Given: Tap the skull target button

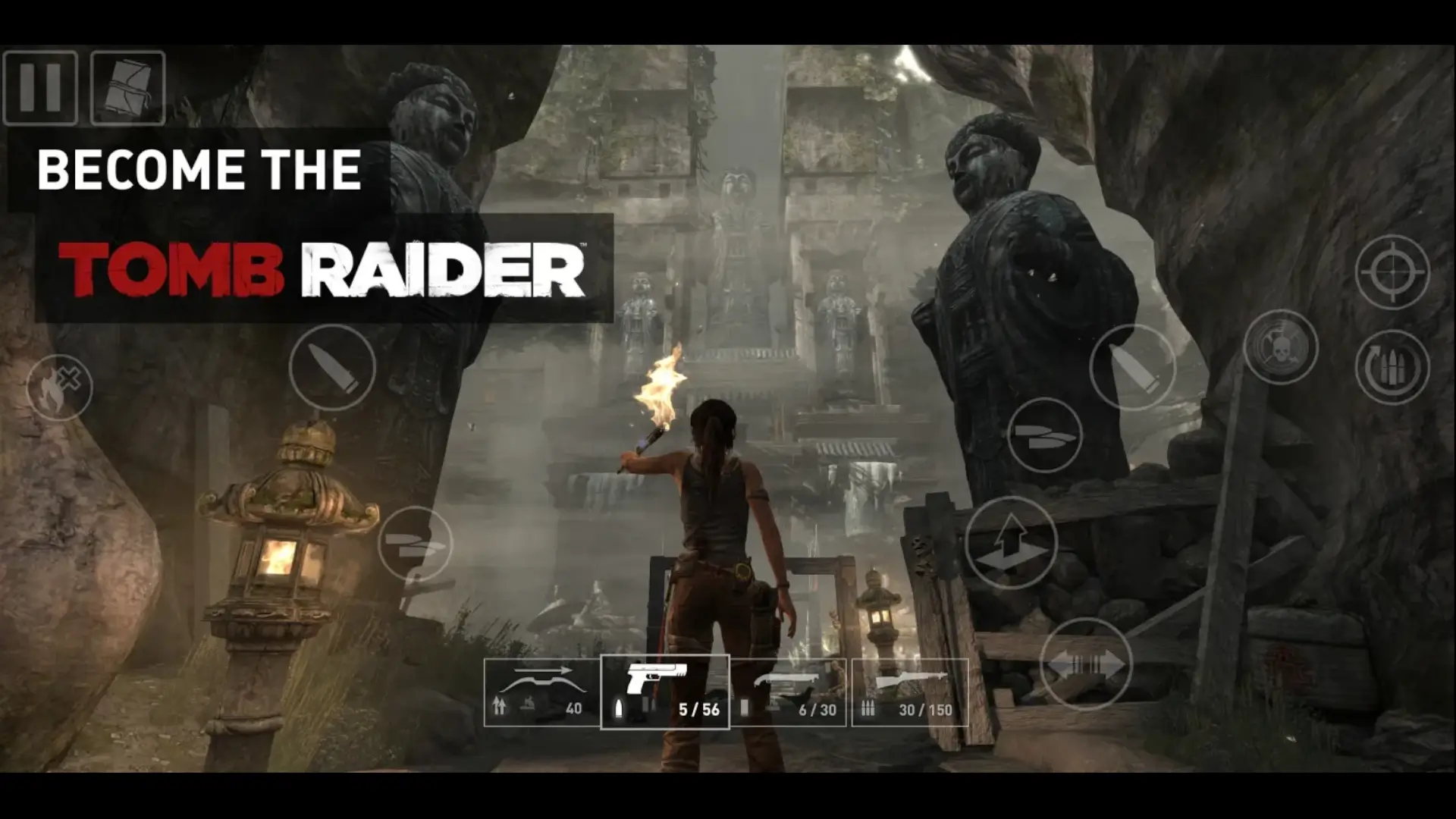Looking at the screenshot, I should click(1281, 347).
